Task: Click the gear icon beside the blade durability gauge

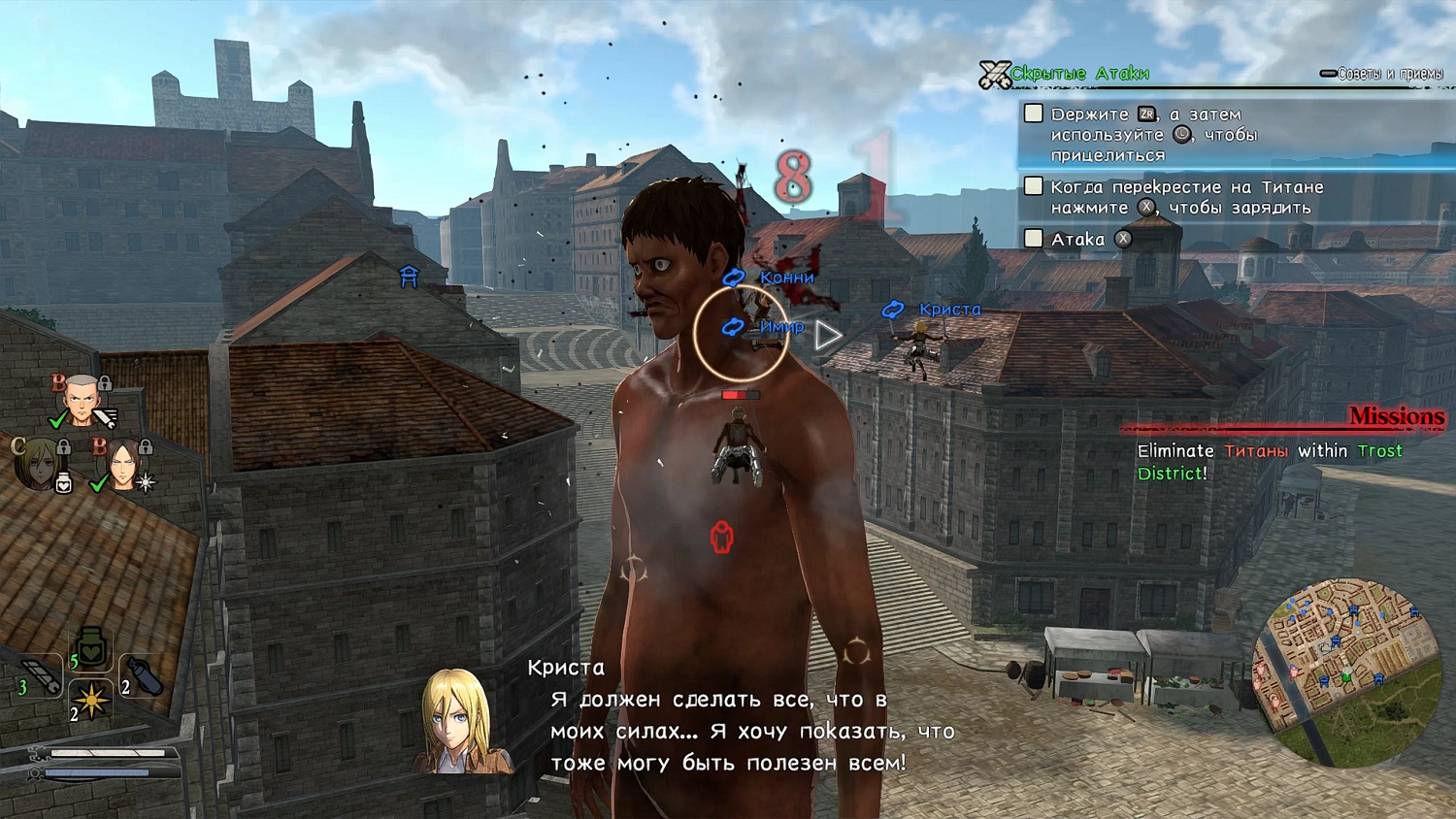Action: (39, 752)
